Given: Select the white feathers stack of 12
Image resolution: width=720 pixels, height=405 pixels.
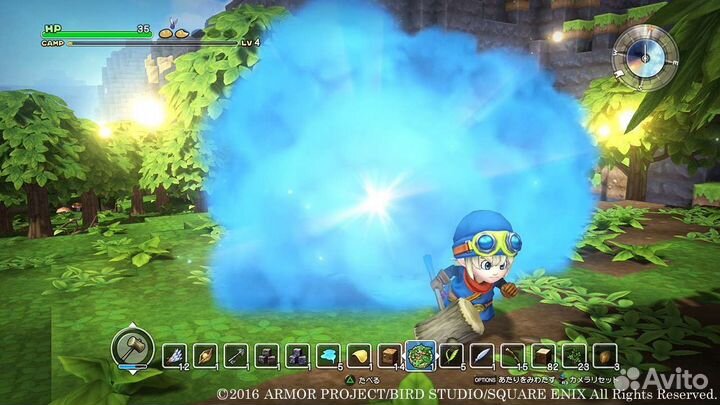Looking at the screenshot, I should tap(176, 354).
